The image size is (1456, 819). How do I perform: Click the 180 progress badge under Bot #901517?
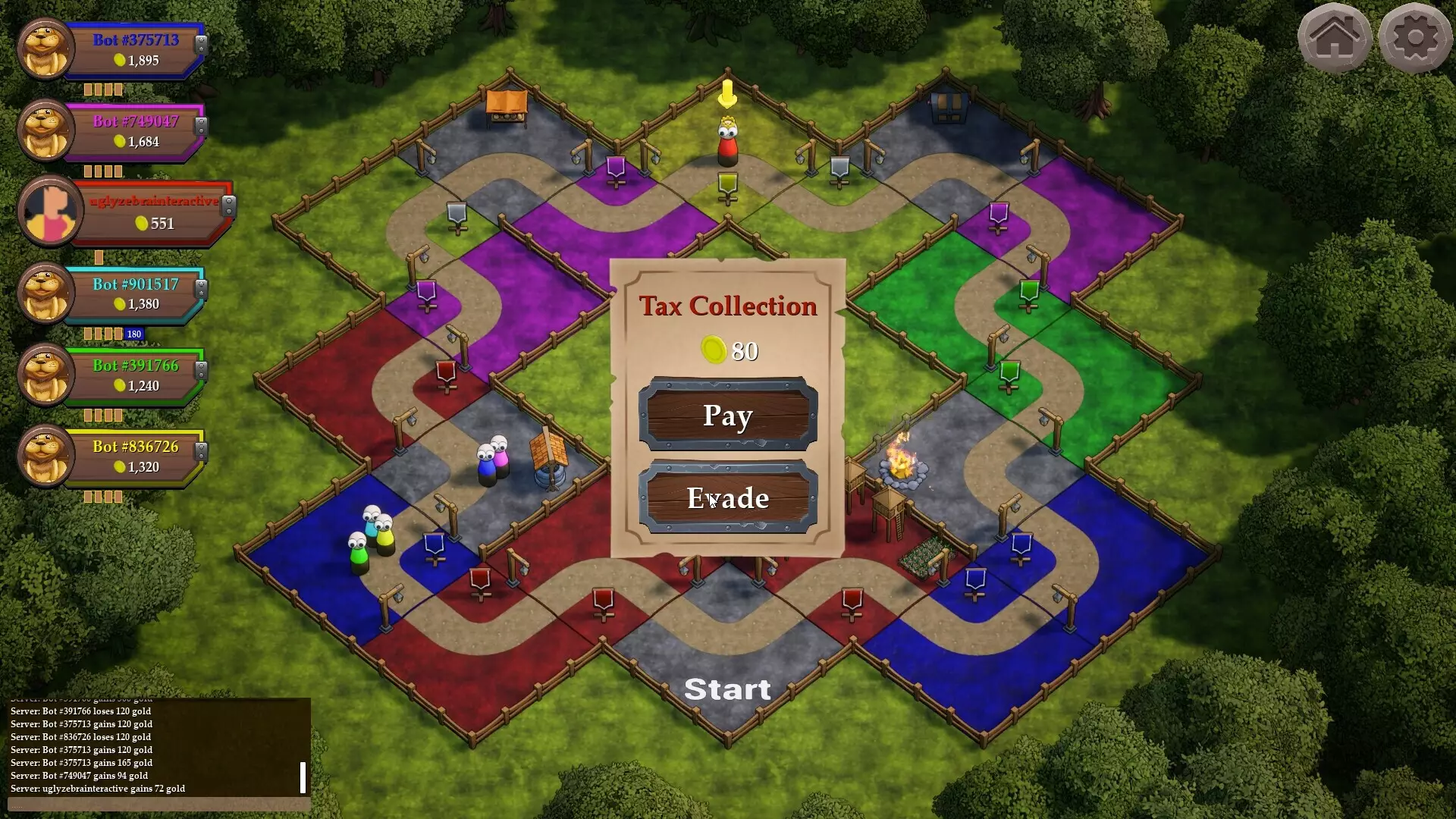[133, 334]
